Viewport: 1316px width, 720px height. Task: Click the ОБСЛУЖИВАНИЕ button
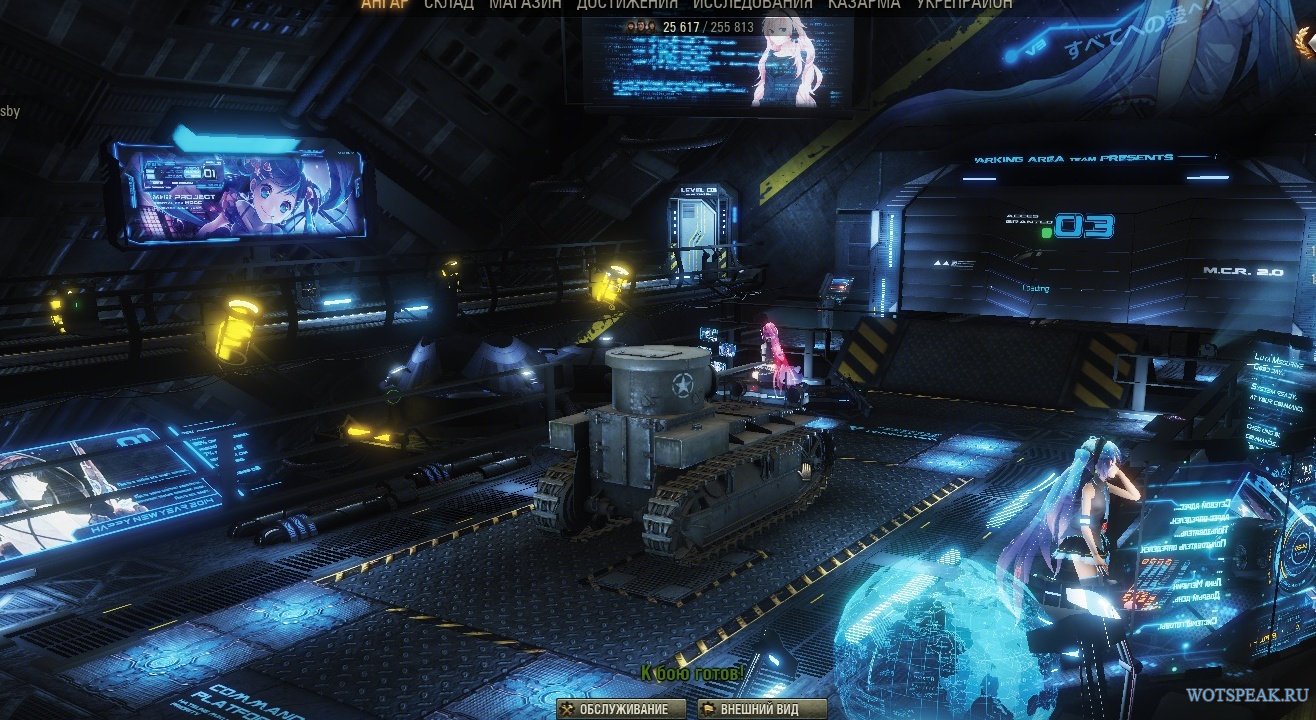(x=621, y=709)
